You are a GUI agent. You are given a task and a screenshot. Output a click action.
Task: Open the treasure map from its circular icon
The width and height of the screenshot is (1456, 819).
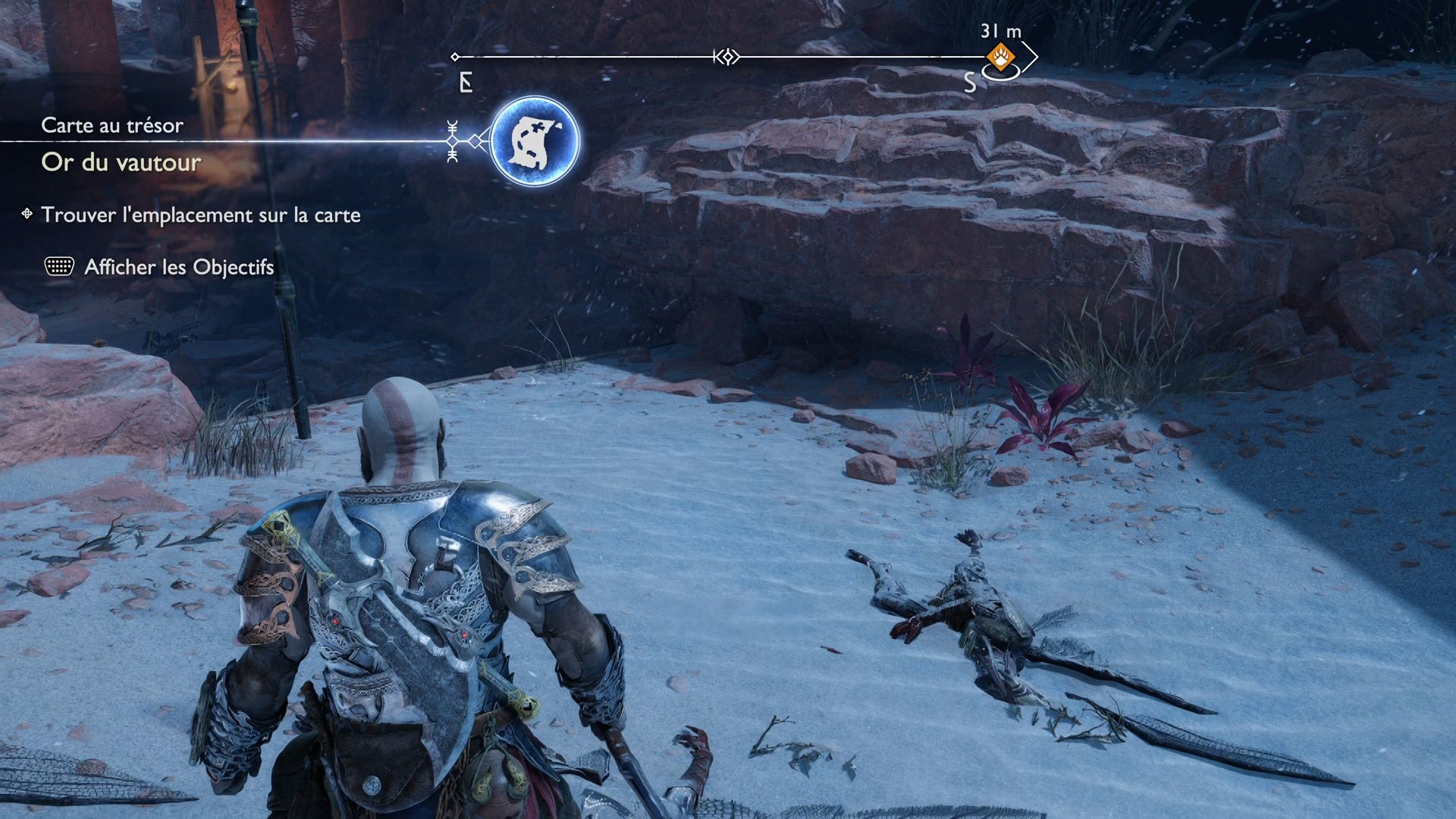point(535,140)
